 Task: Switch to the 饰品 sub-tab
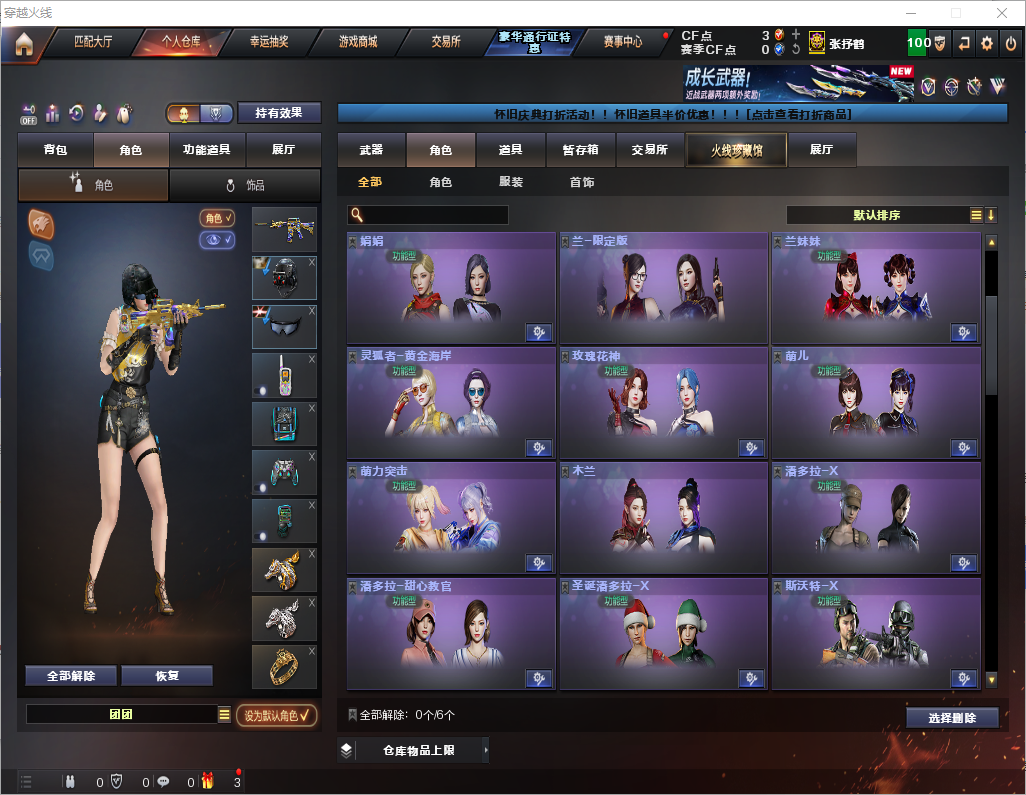click(245, 185)
